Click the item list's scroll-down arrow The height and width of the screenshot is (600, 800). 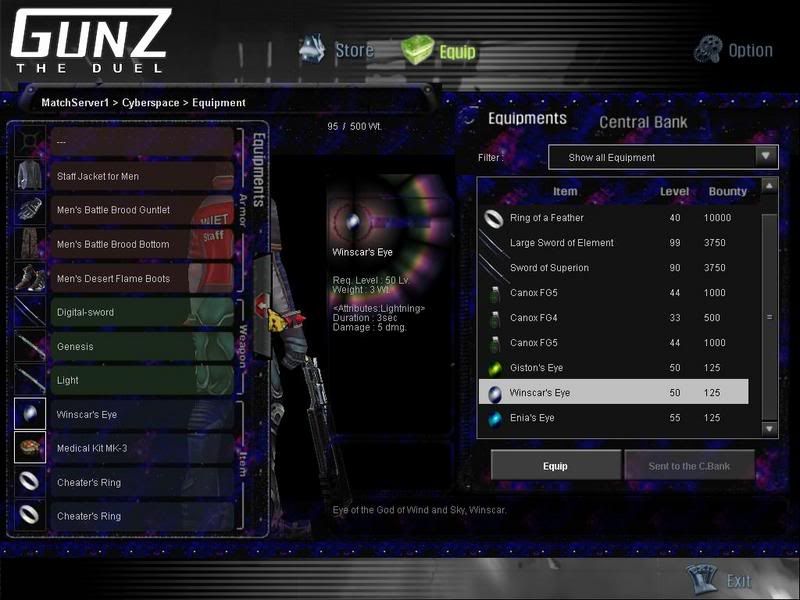coord(769,428)
